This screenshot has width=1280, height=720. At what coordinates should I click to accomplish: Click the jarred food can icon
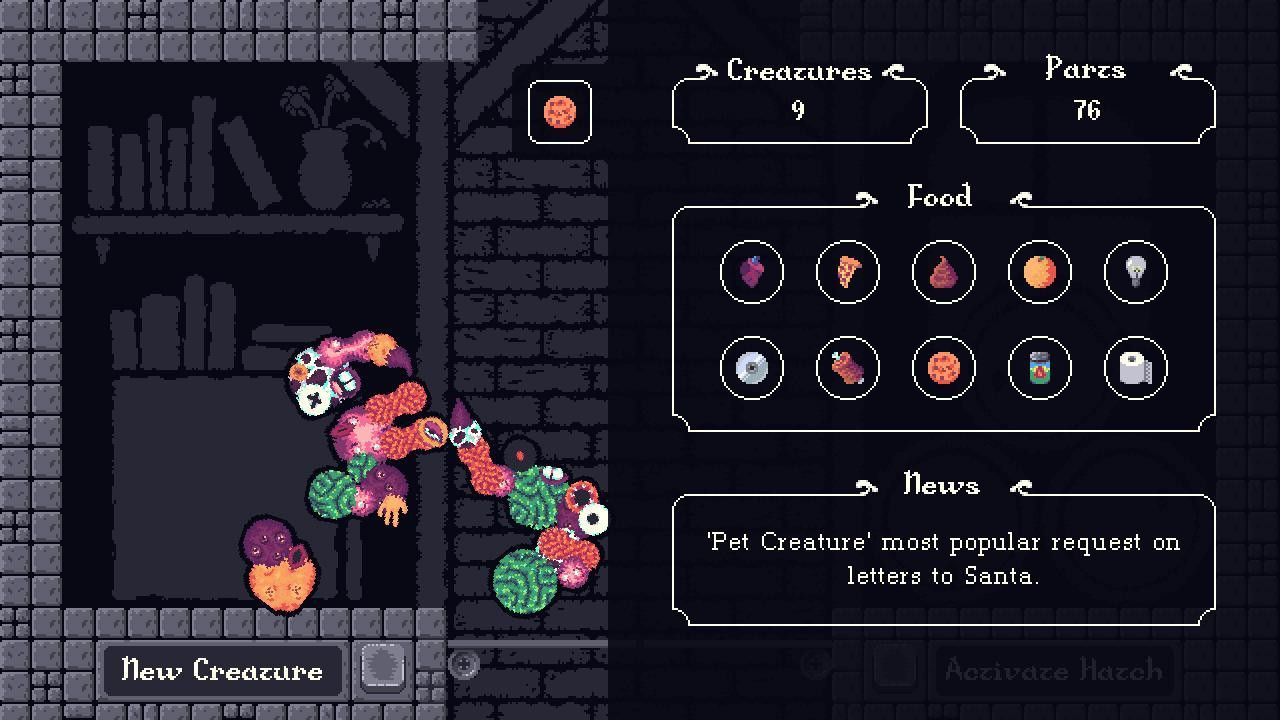pos(1039,368)
